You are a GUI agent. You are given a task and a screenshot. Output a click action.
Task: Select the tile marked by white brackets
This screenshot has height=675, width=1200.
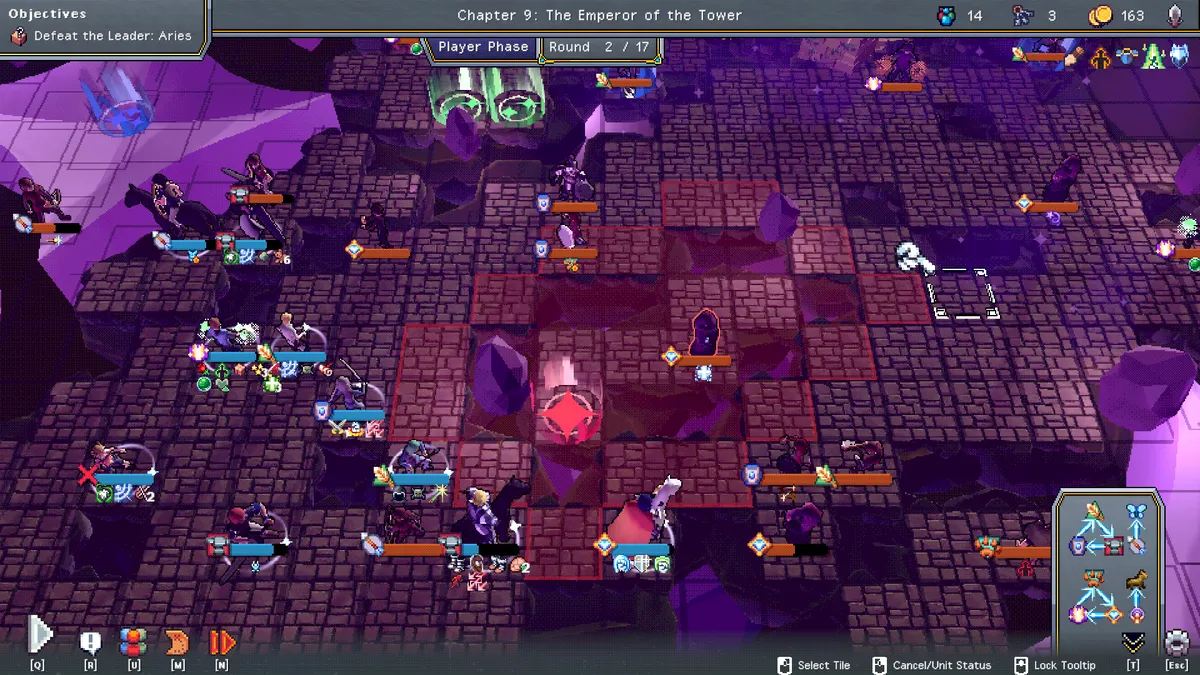pyautogui.click(x=964, y=294)
